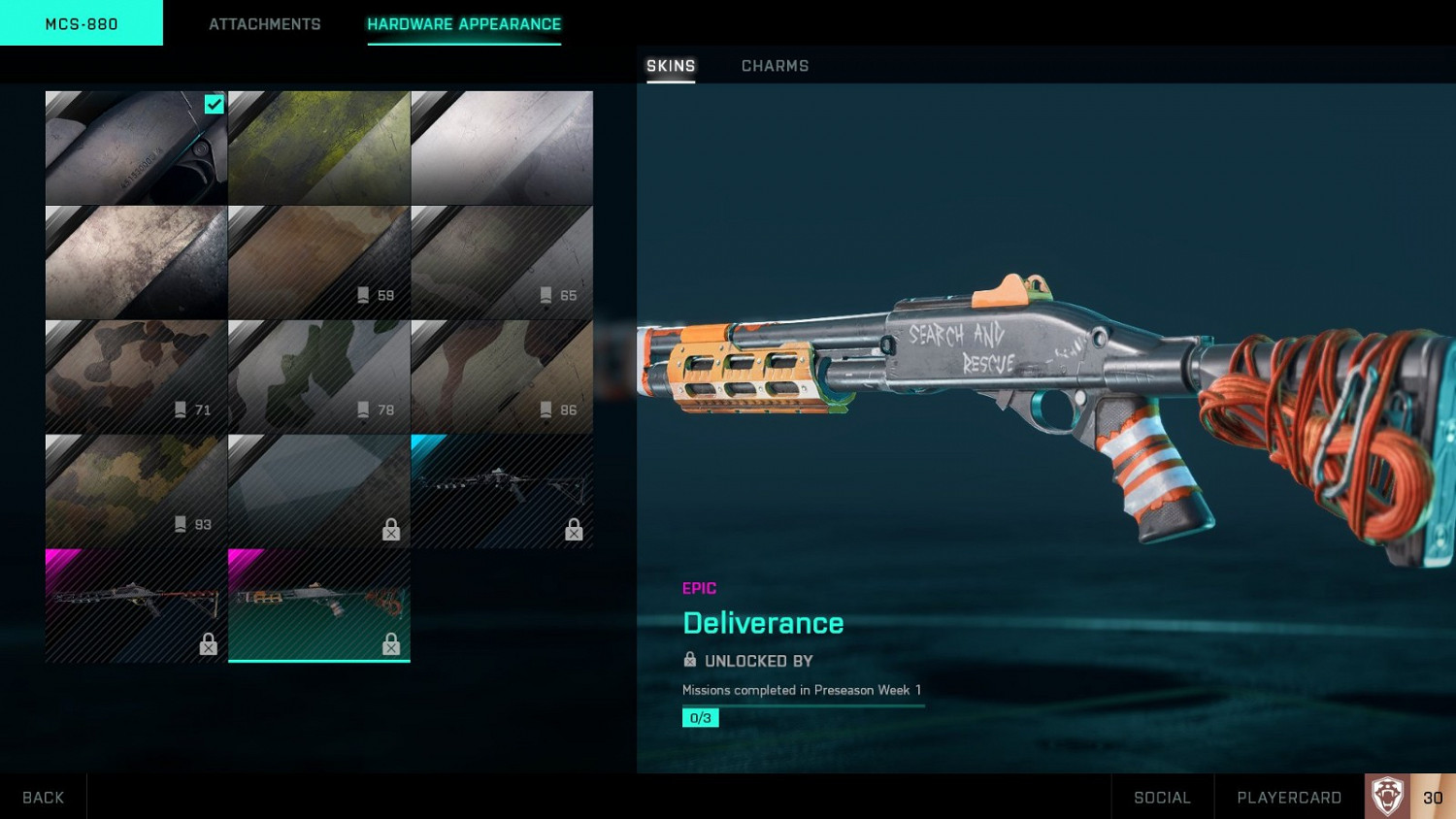Open the MCS-880 weapon tab

coord(82,23)
